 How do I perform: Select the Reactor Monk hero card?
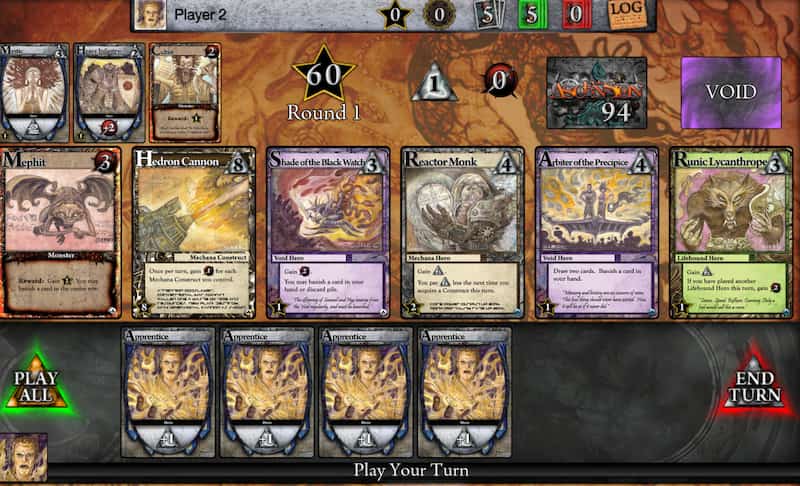click(463, 232)
